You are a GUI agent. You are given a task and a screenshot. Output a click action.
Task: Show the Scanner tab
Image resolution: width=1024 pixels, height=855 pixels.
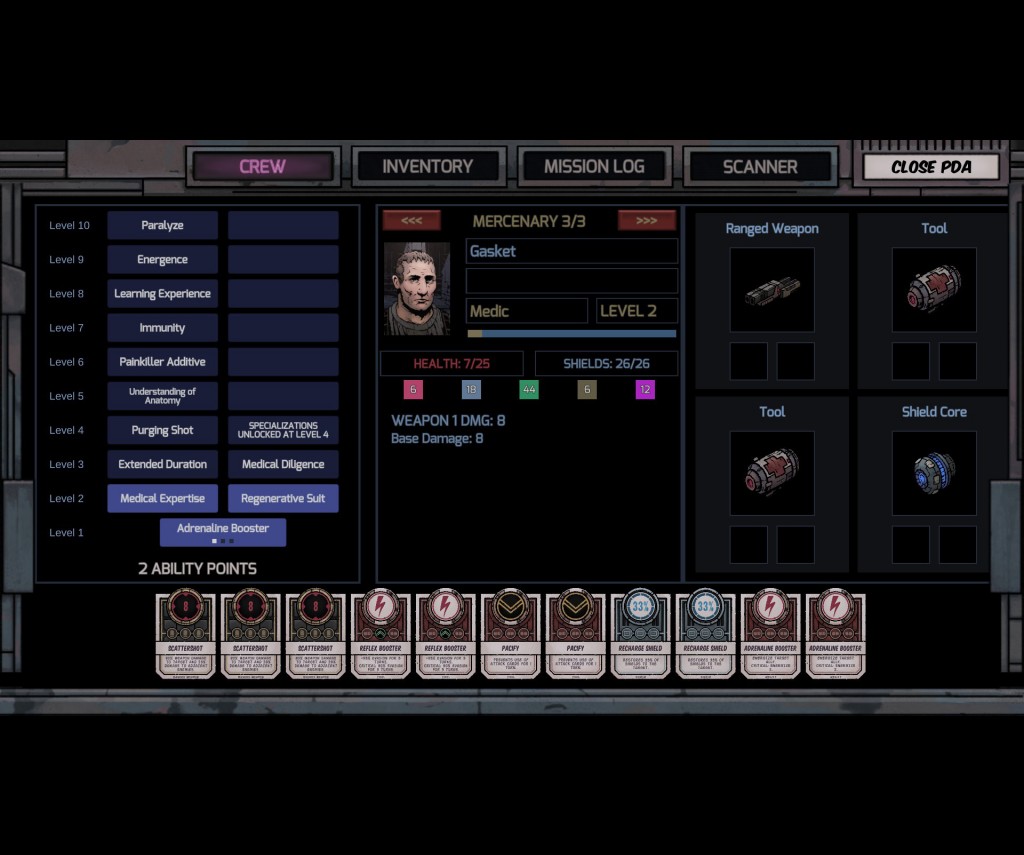coord(760,167)
